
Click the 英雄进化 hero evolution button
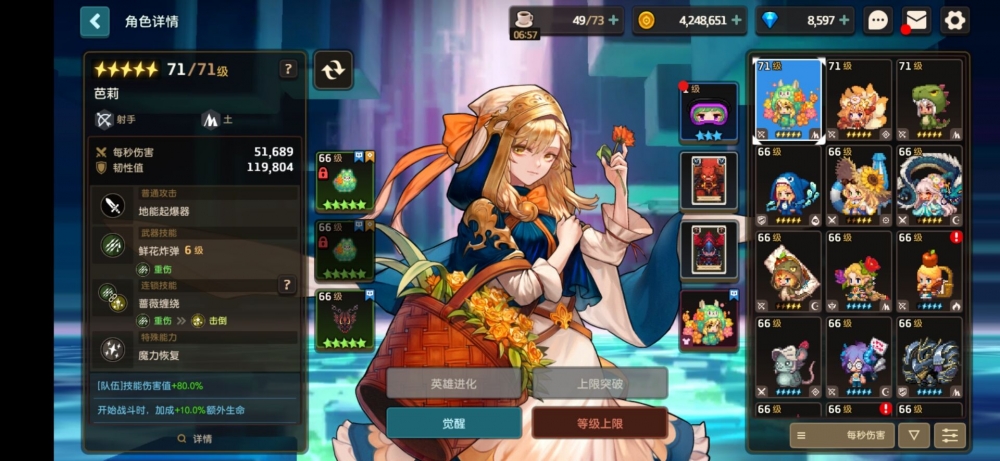(x=453, y=383)
